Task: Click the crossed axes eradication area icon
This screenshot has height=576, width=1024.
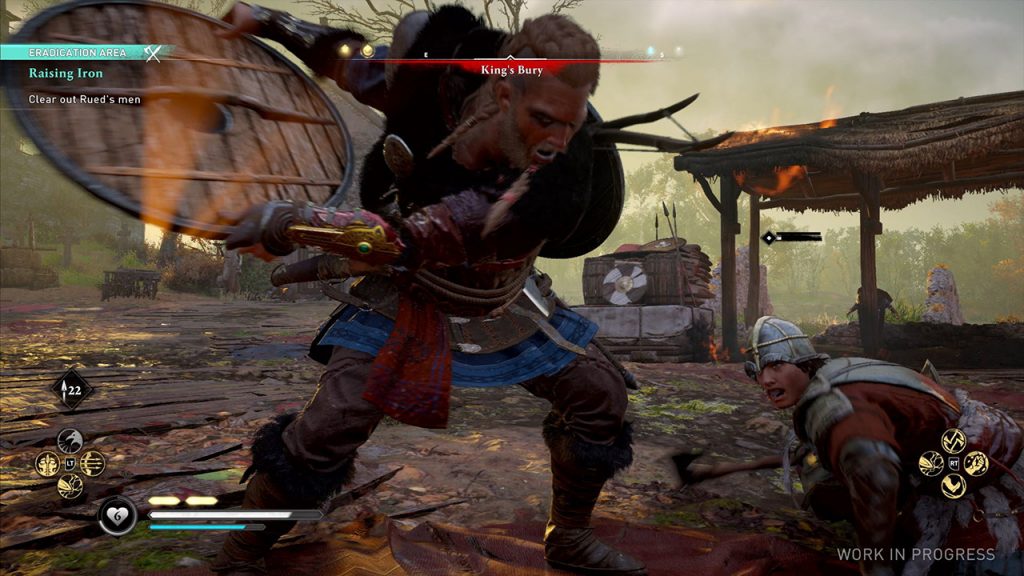Action: [152, 52]
